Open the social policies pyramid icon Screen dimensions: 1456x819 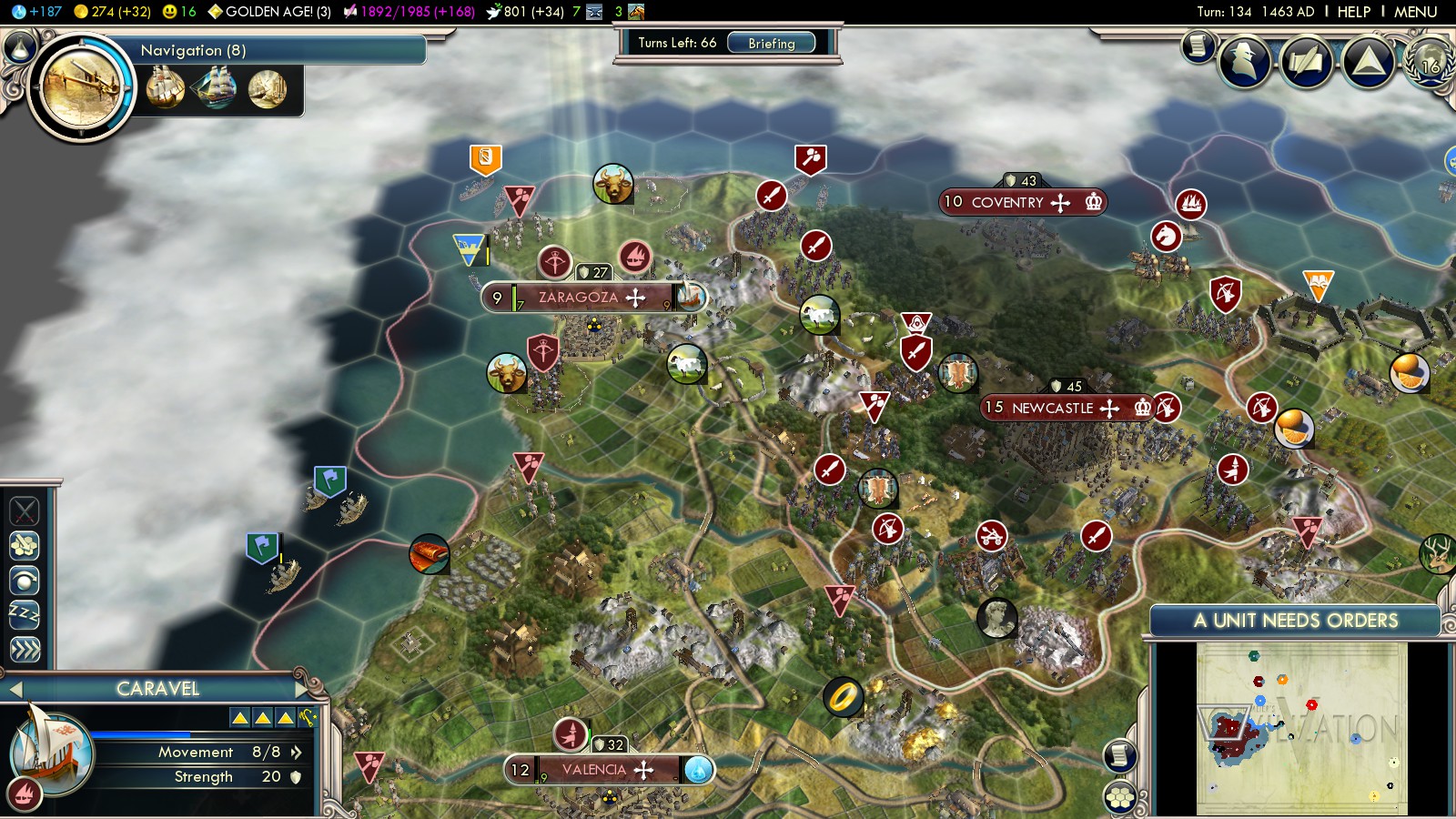1368,61
